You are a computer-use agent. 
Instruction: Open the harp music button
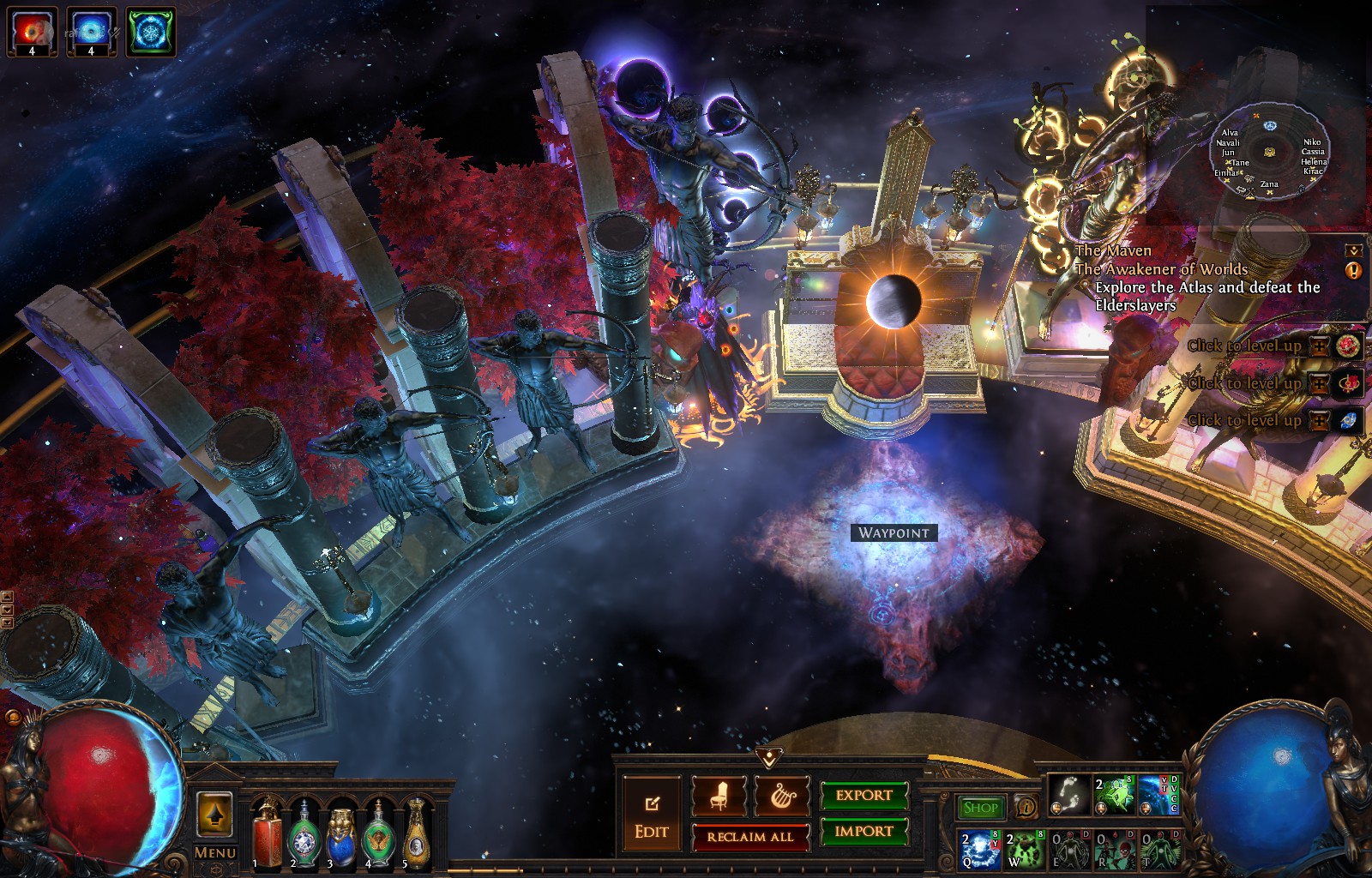[x=782, y=796]
